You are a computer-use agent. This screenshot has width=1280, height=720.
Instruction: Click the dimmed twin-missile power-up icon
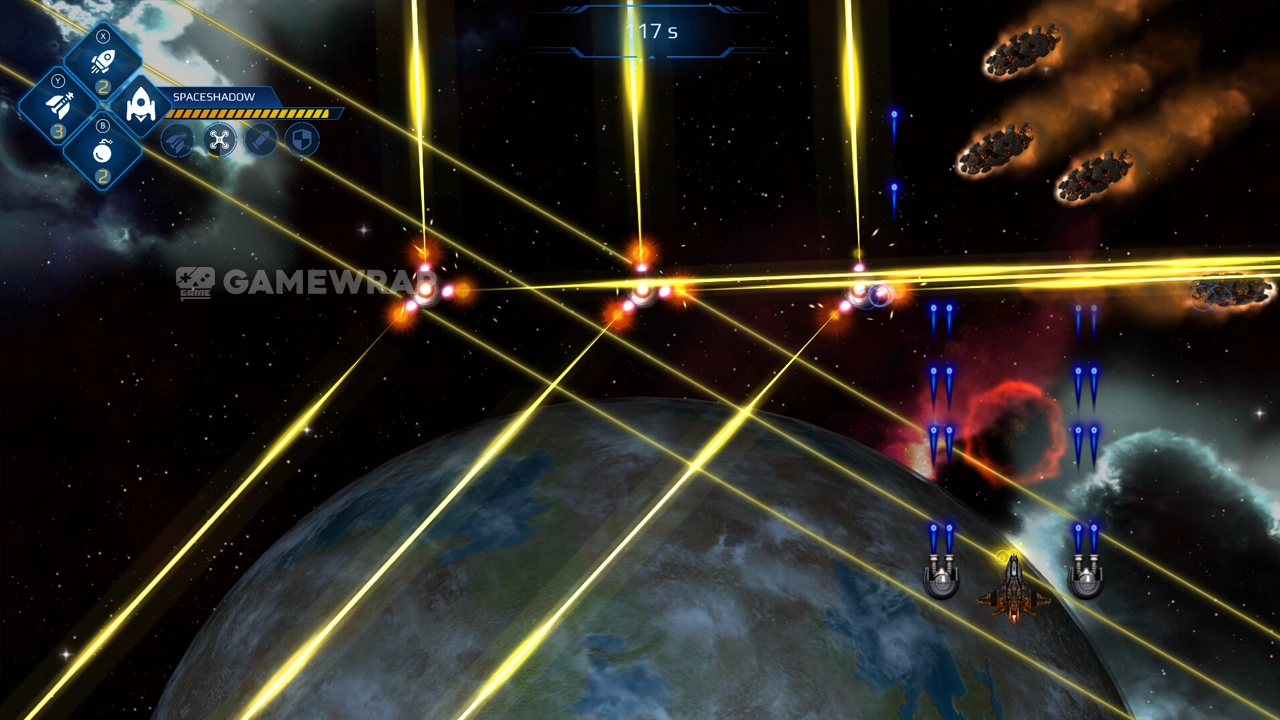pos(178,140)
